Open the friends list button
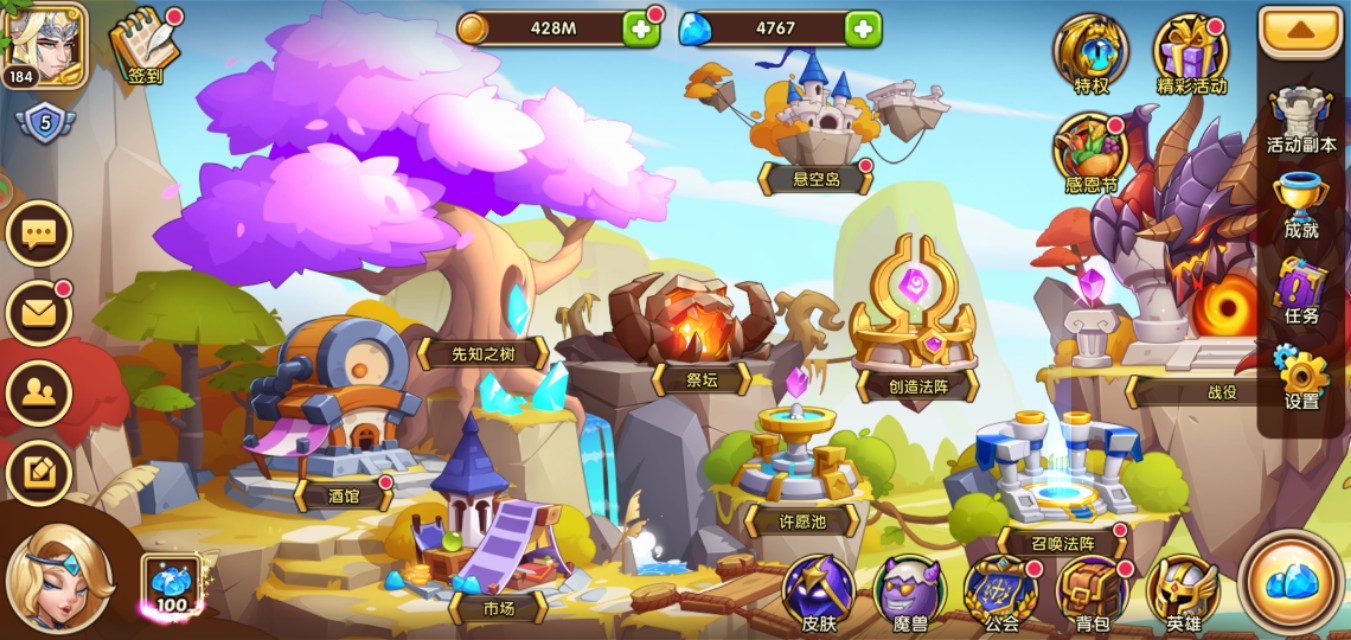This screenshot has height=640, width=1351. (x=39, y=393)
